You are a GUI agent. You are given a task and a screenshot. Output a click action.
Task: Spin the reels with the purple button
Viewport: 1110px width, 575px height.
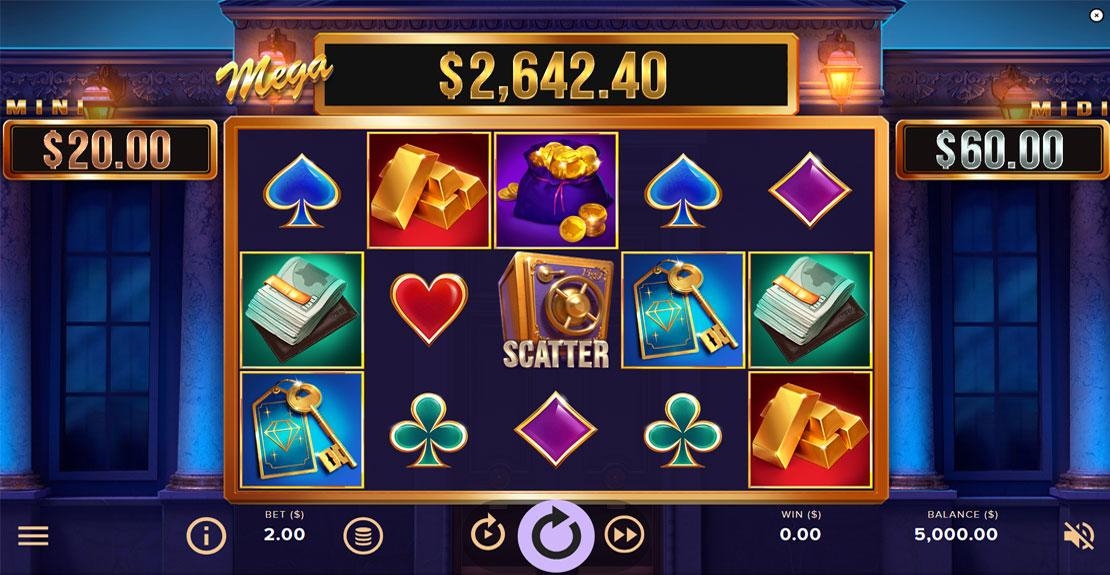(555, 536)
